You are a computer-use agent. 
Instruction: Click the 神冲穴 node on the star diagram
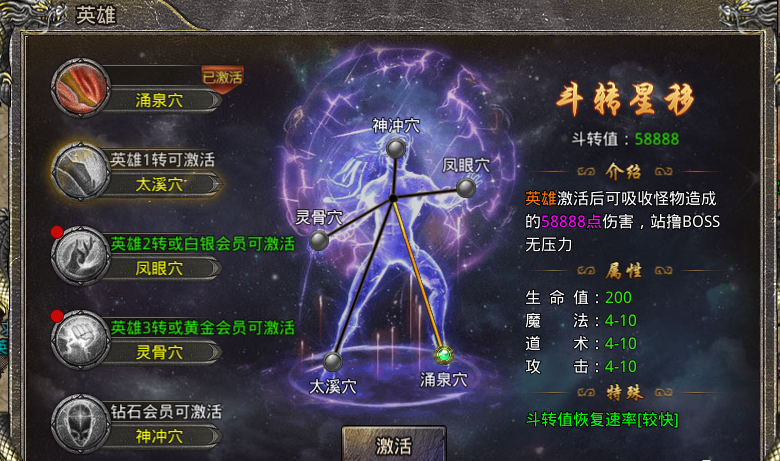pyautogui.click(x=396, y=148)
